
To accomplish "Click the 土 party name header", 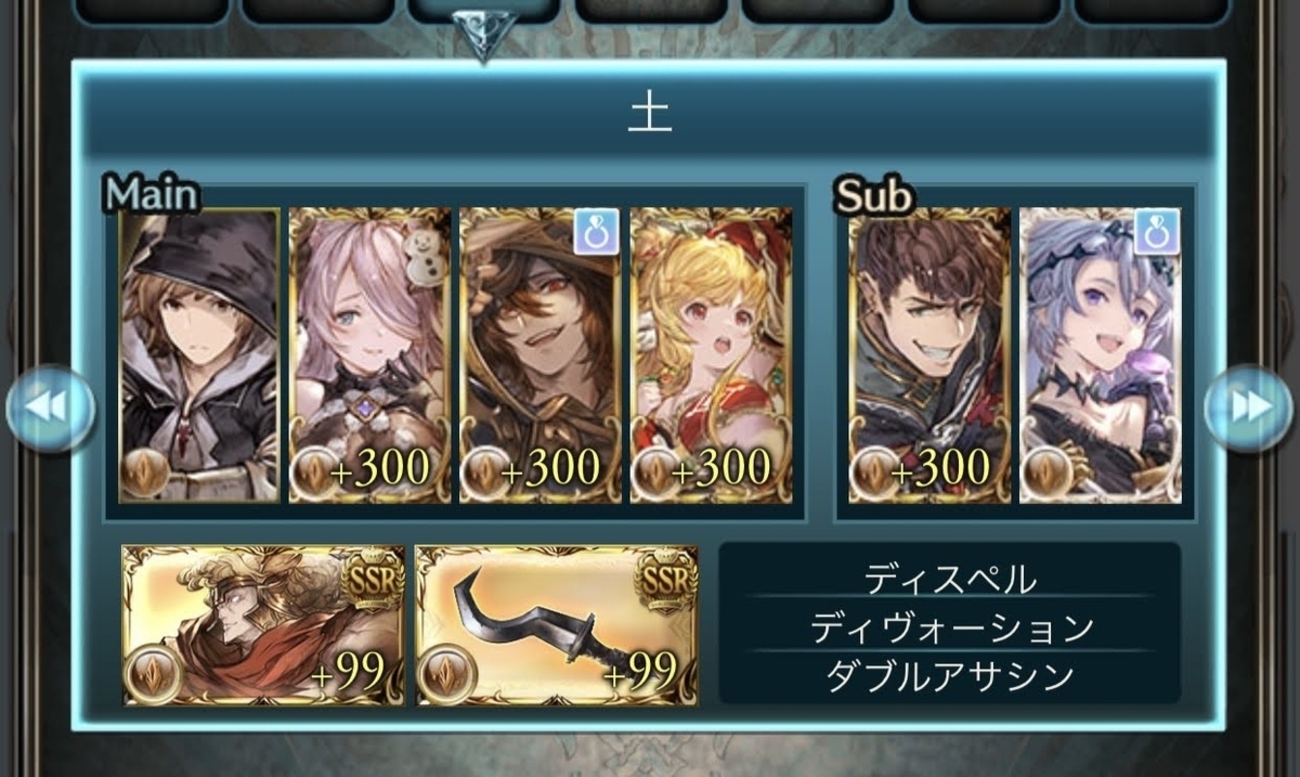I will click(650, 115).
